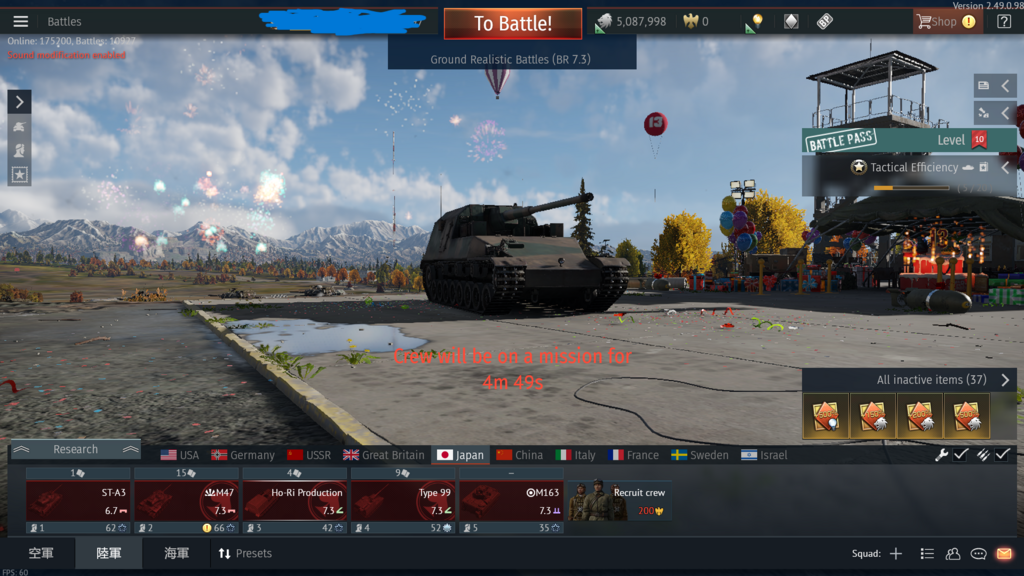Choose the Type 99 vehicle slot

point(402,500)
